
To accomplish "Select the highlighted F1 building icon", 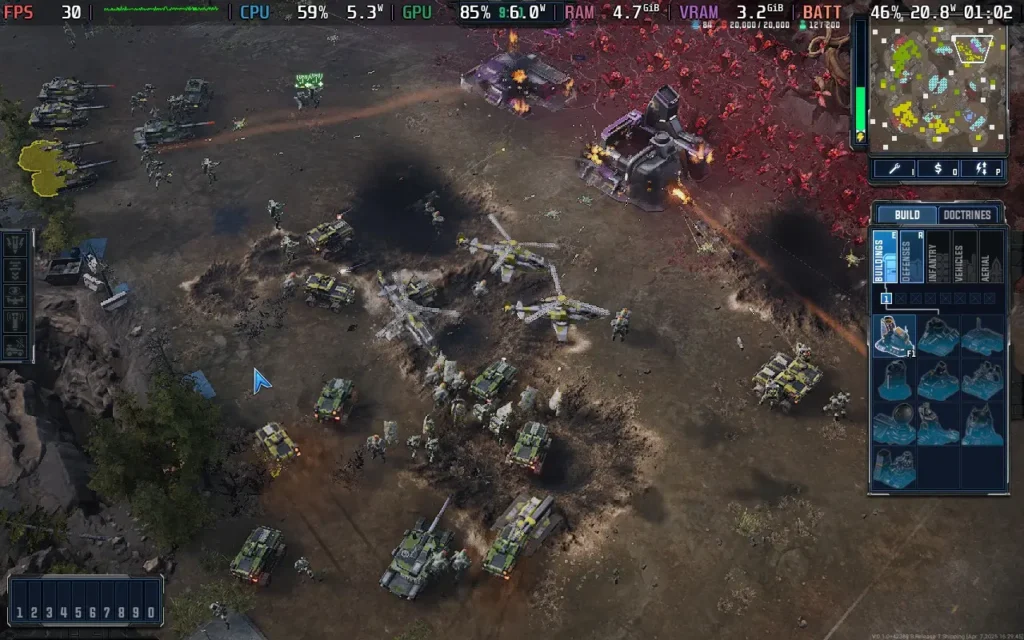I will point(893,336).
